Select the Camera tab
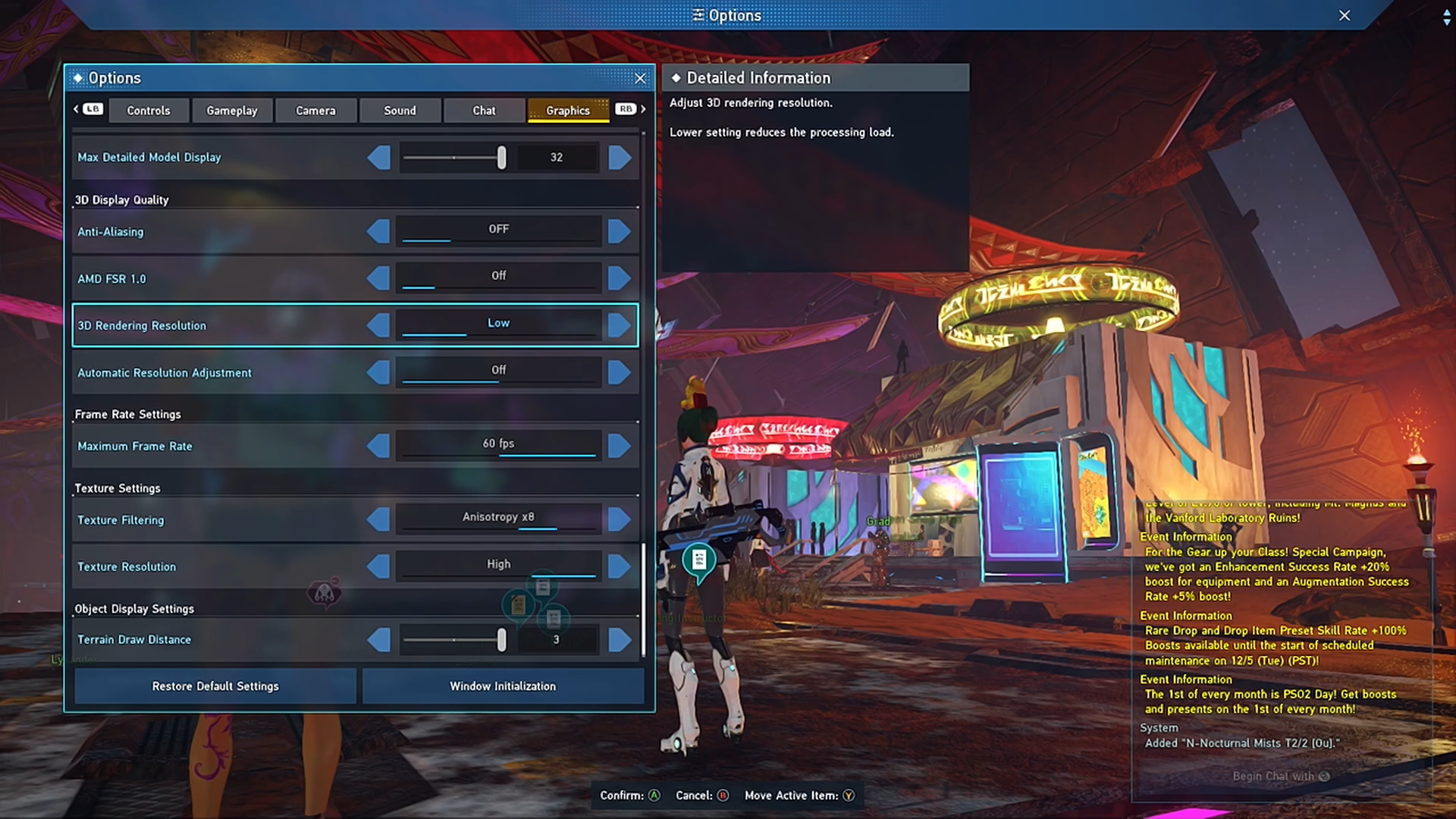 (315, 111)
